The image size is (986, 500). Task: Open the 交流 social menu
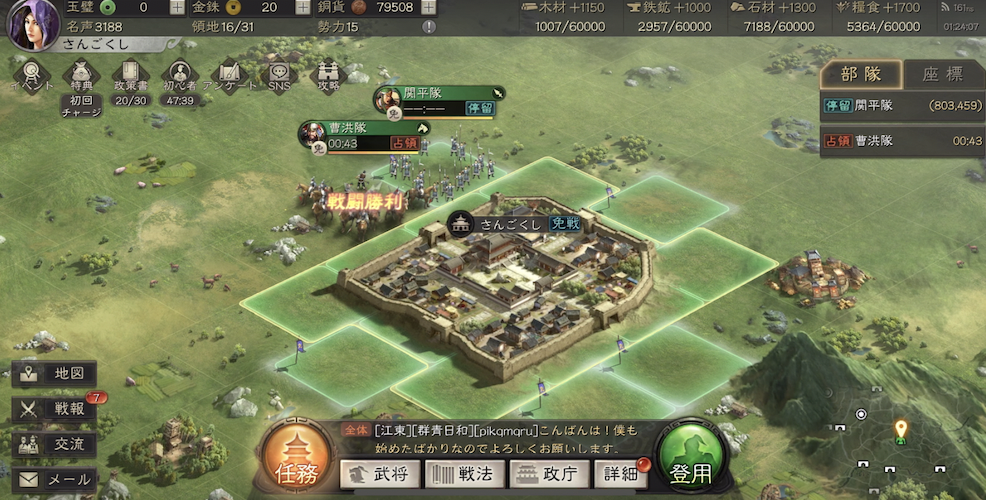click(55, 444)
